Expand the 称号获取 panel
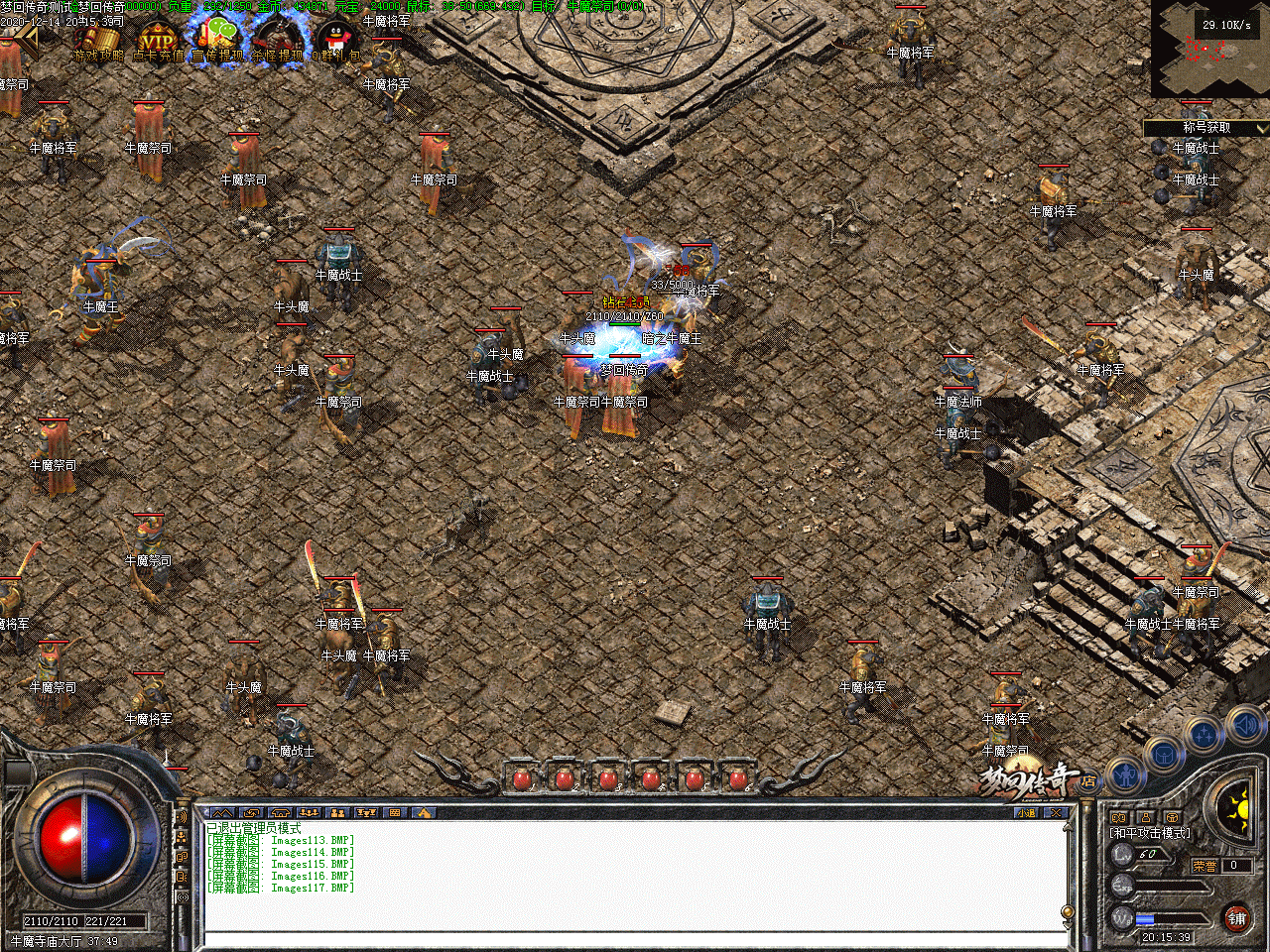 tap(1206, 127)
